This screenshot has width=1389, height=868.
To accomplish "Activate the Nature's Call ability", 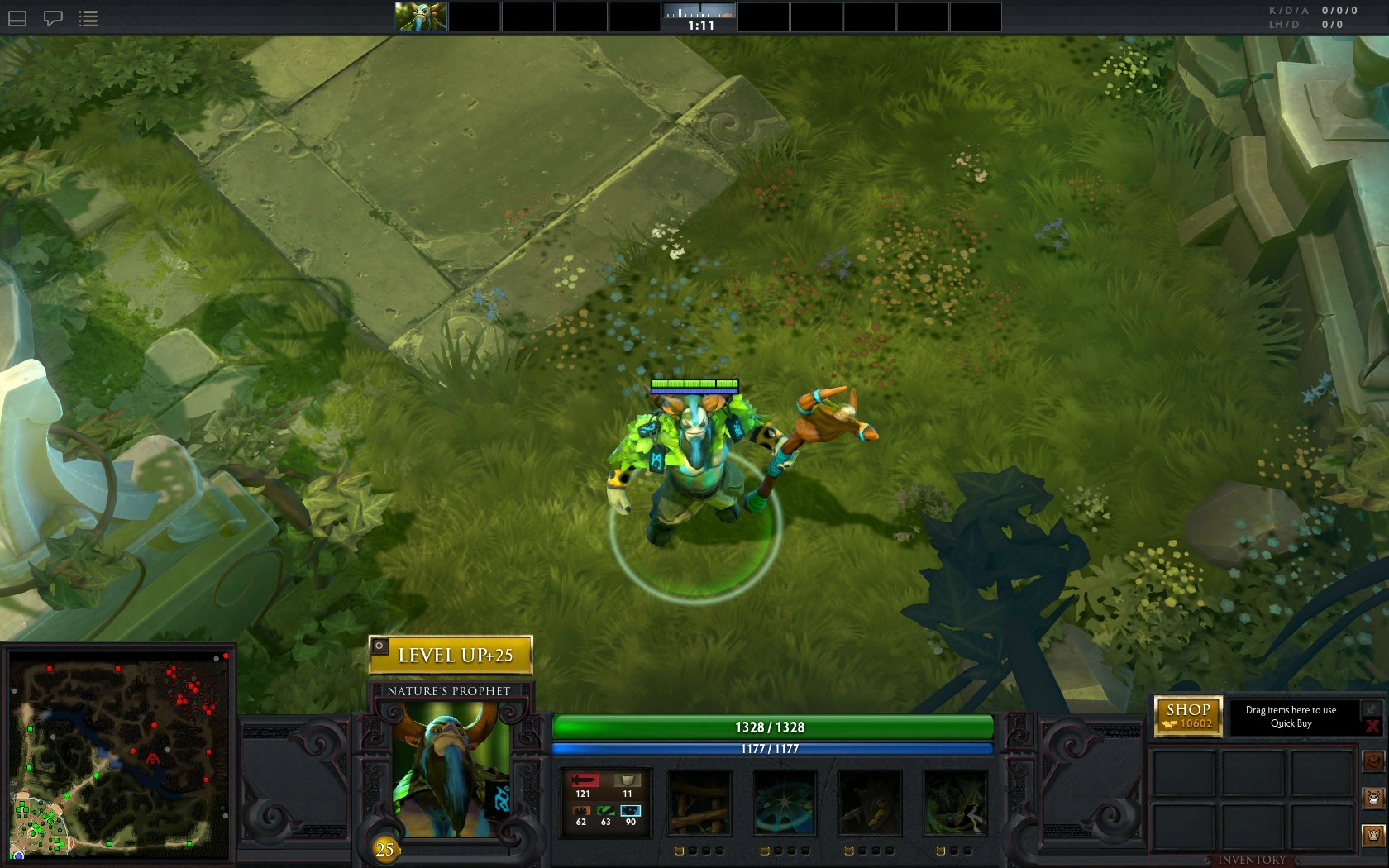I will pos(869,803).
